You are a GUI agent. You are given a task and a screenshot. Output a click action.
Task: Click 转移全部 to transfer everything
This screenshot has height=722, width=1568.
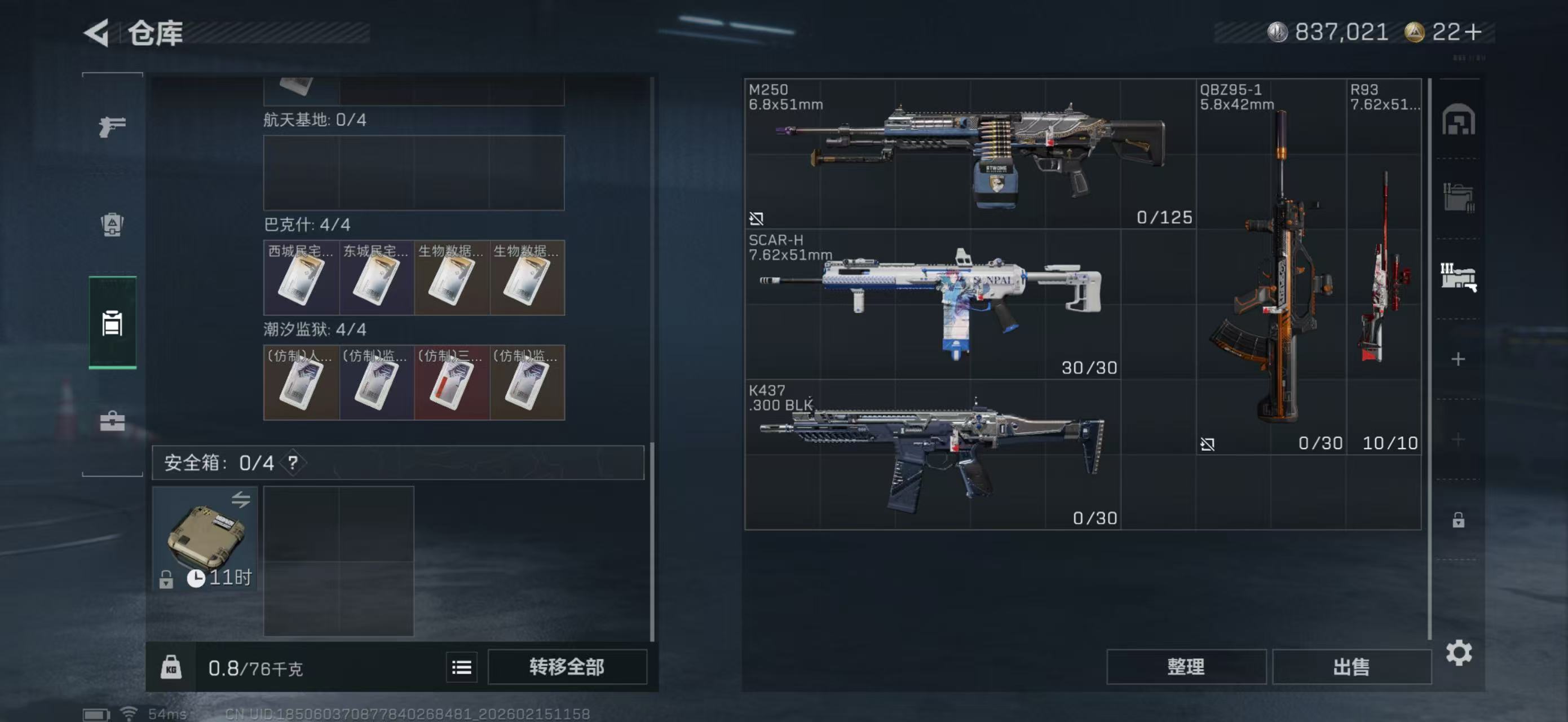coord(567,667)
